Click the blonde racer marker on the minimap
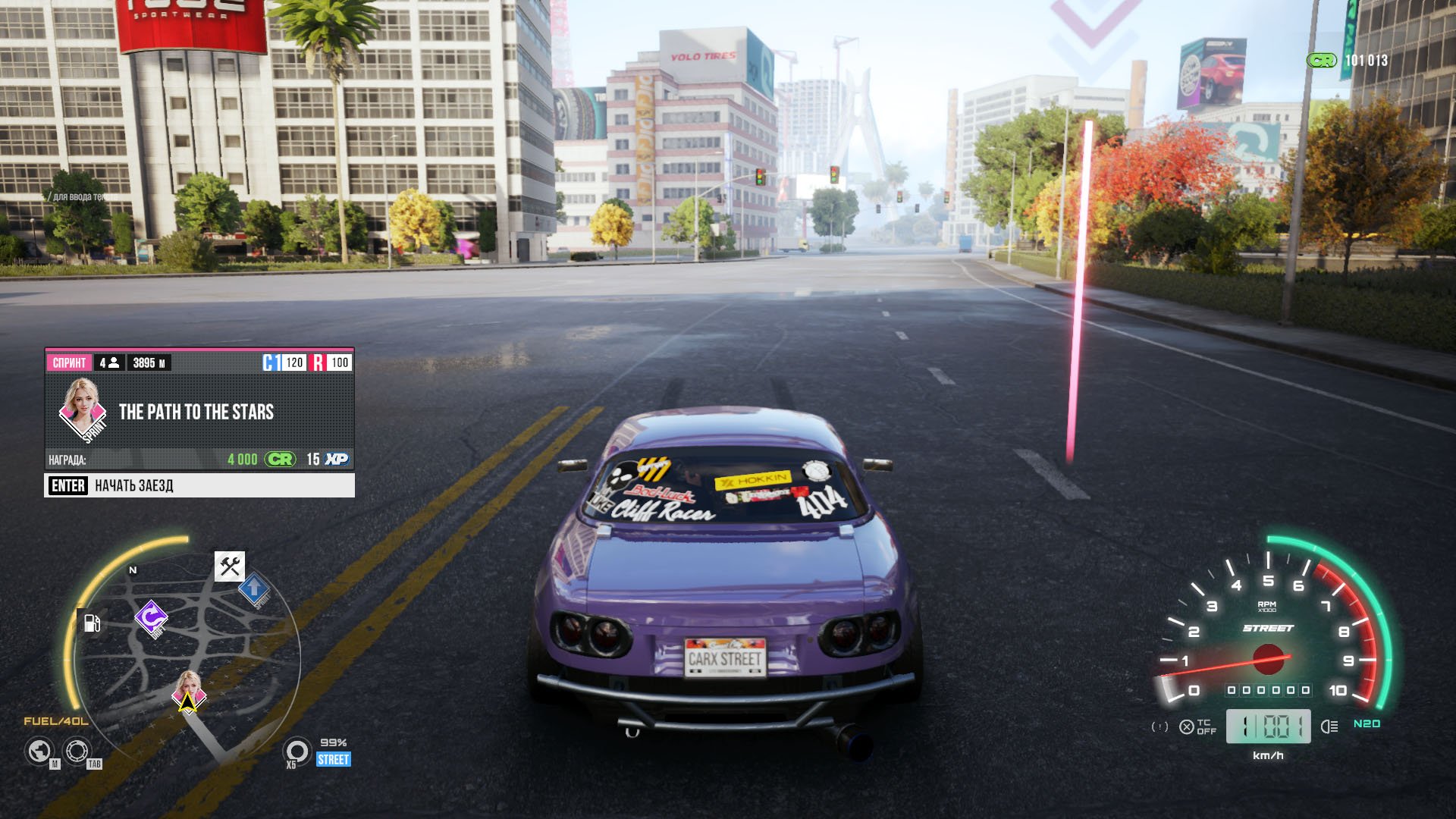The width and height of the screenshot is (1456, 819). (x=188, y=686)
